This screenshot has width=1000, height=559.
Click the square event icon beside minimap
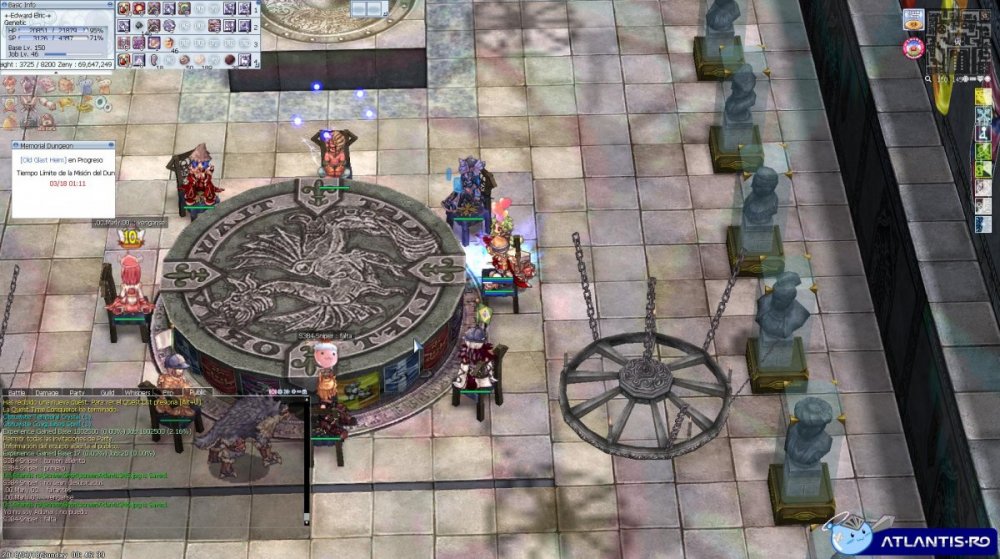[912, 18]
